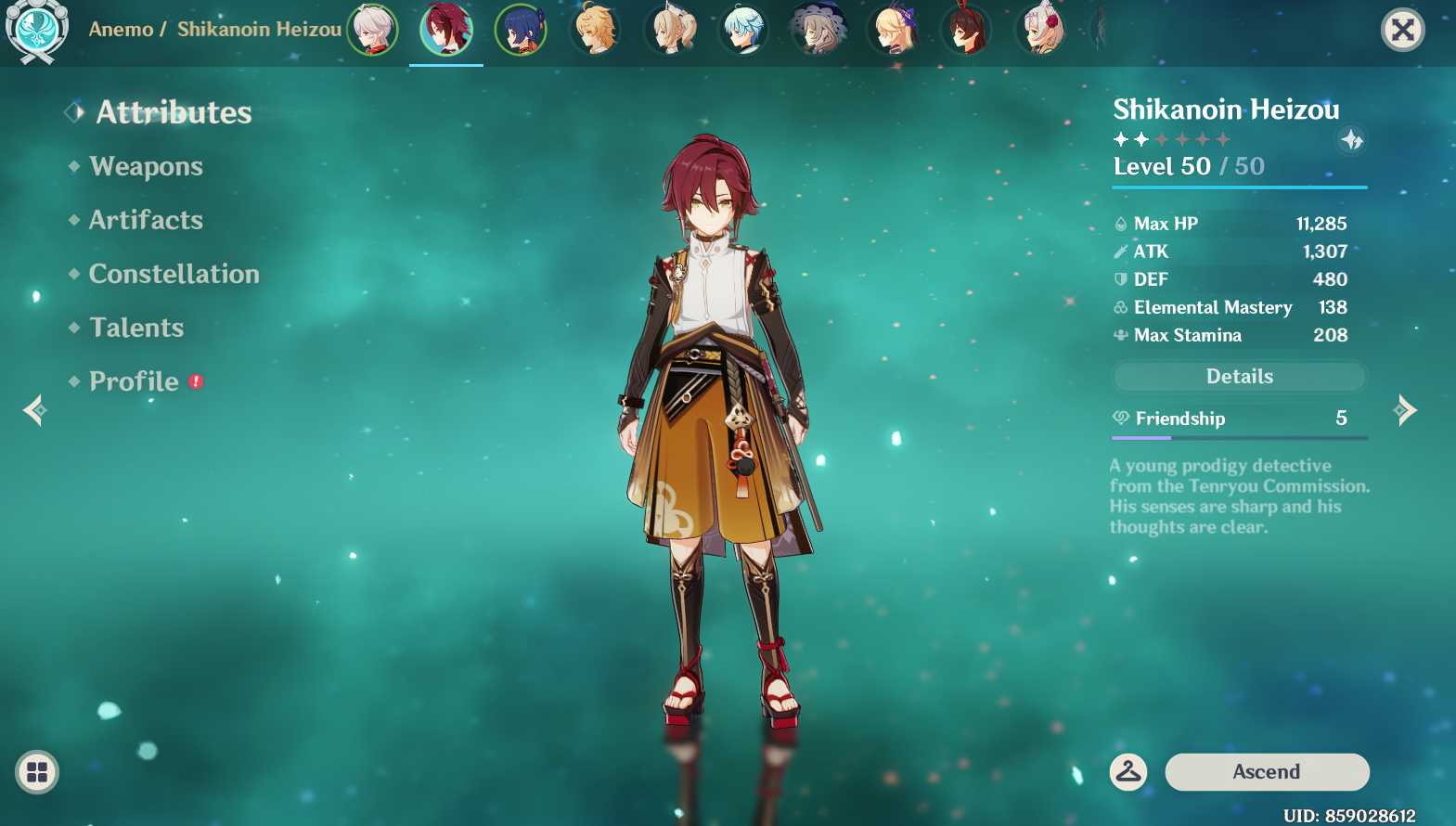This screenshot has width=1456, height=826.
Task: Go to next character with right arrow
Action: [x=1407, y=409]
